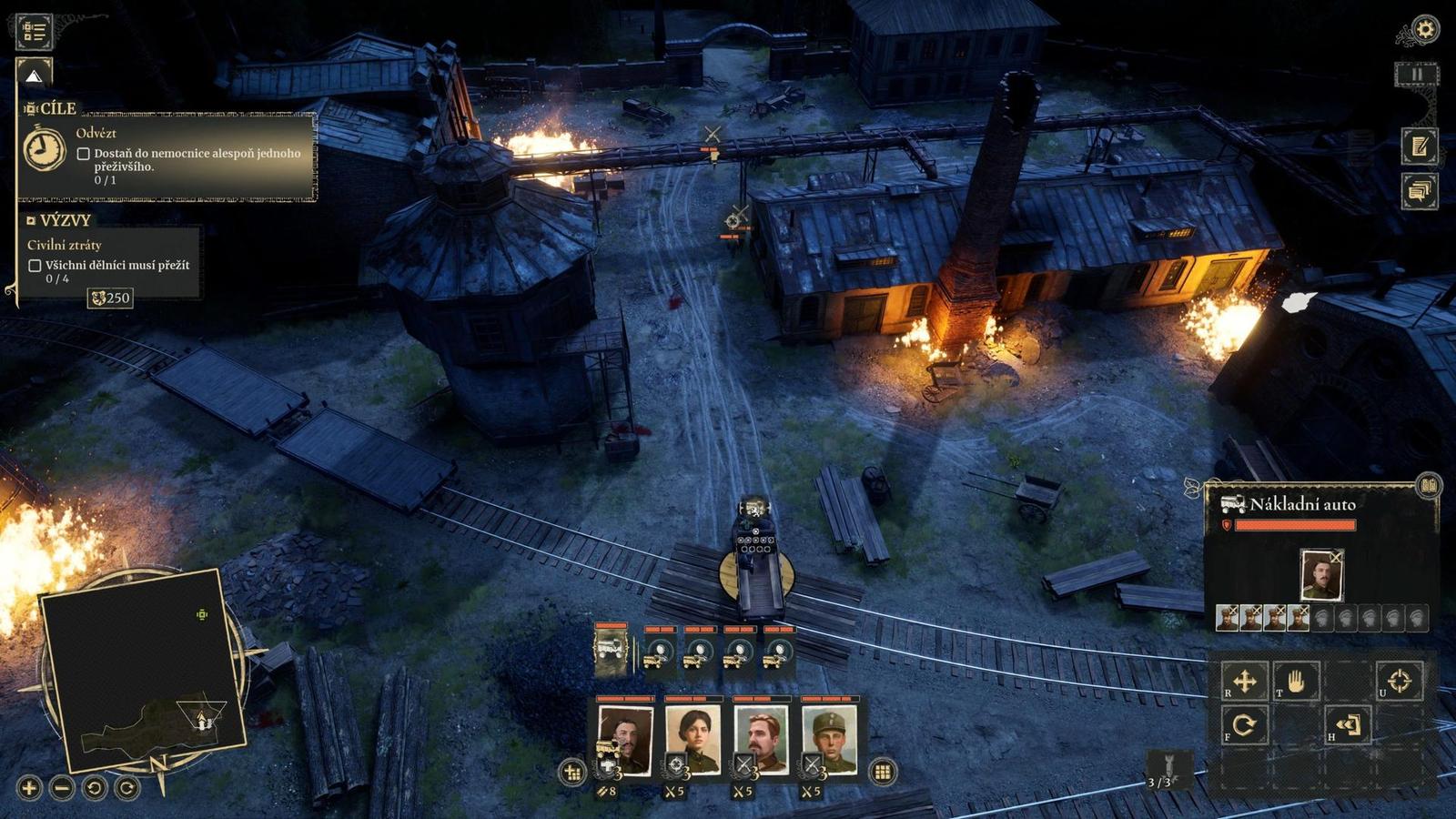The width and height of the screenshot is (1456, 819).
Task: Select the highlighted truck unit card
Action: tap(611, 651)
